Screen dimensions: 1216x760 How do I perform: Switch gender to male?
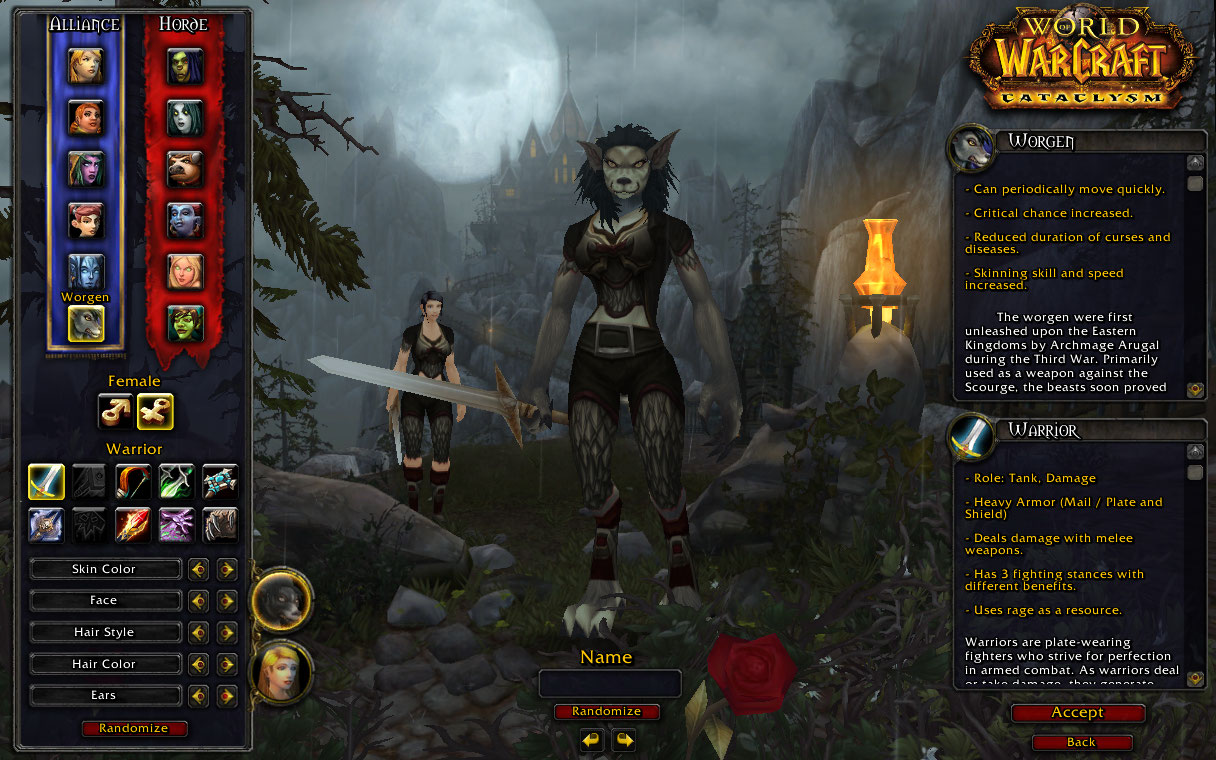click(115, 411)
